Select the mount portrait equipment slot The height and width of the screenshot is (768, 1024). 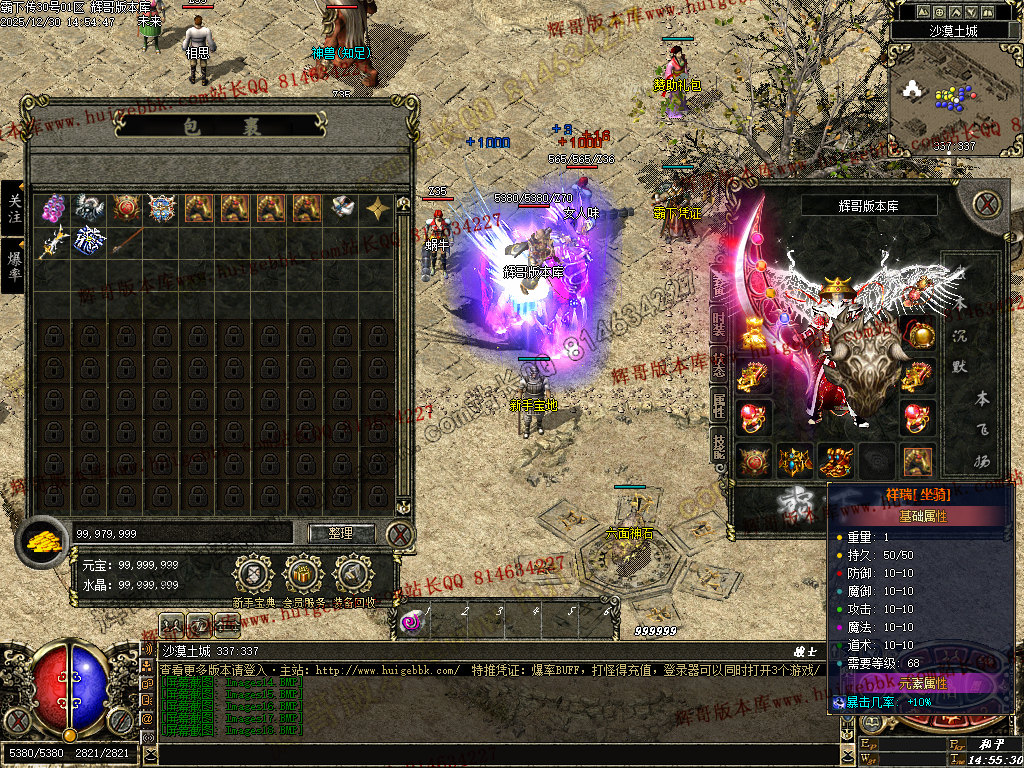pyautogui.click(x=917, y=460)
